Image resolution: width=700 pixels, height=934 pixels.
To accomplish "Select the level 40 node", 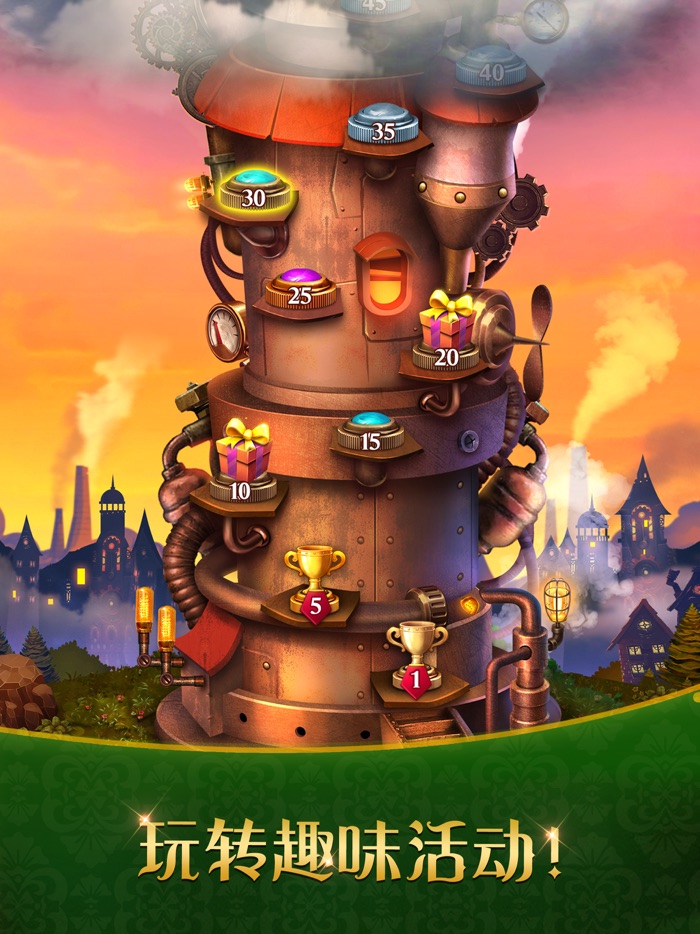I will 491,65.
